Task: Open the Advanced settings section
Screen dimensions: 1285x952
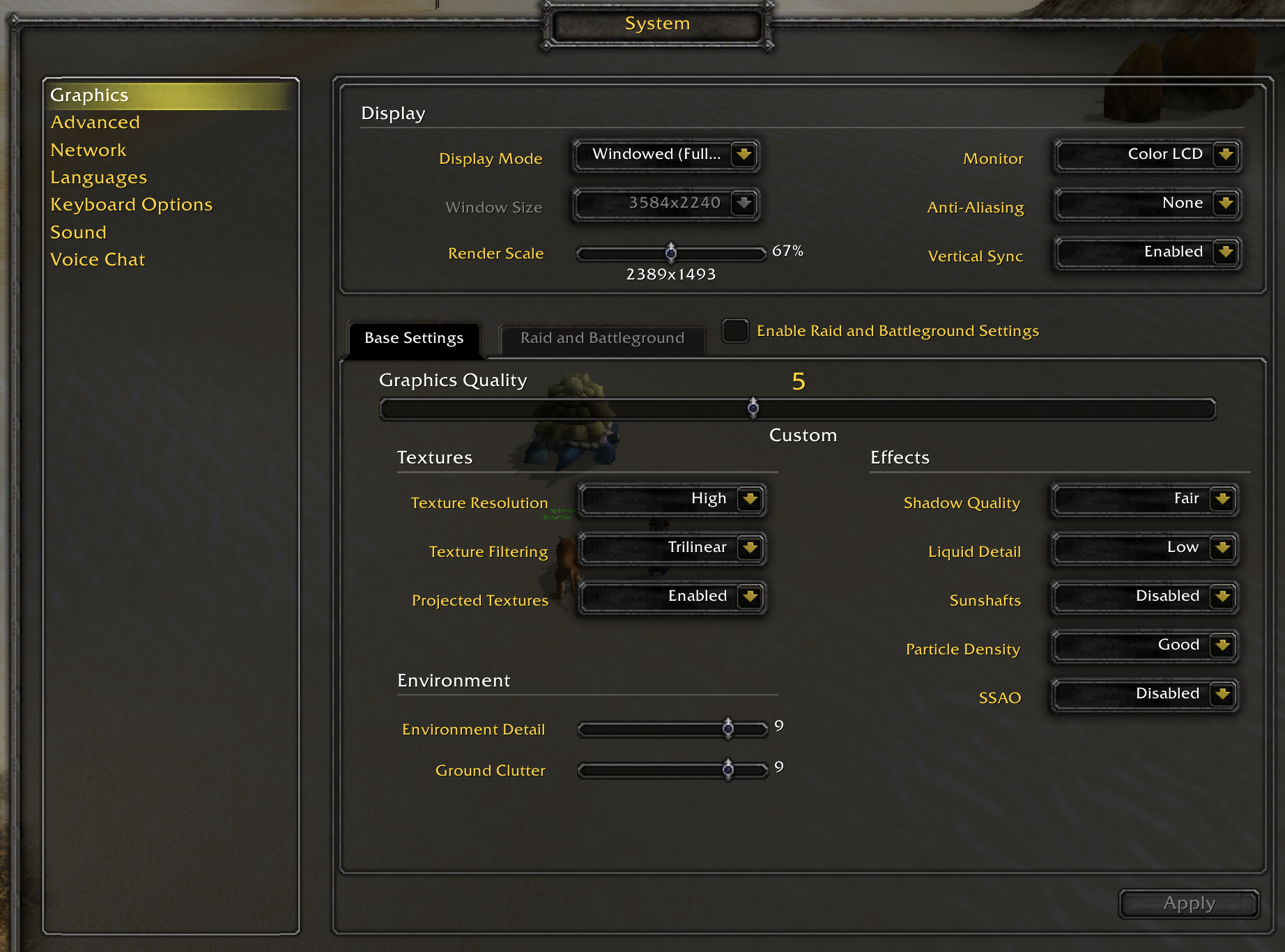Action: point(95,123)
